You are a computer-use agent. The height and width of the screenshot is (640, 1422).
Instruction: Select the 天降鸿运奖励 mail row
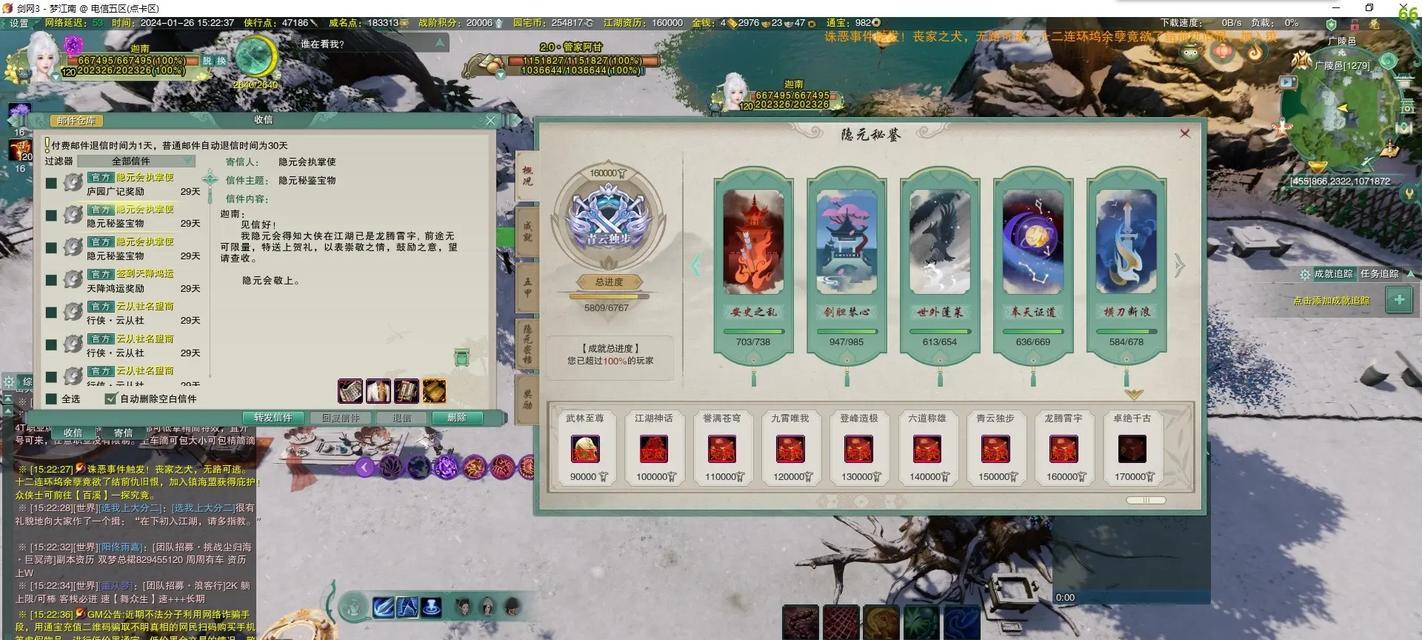(x=130, y=281)
